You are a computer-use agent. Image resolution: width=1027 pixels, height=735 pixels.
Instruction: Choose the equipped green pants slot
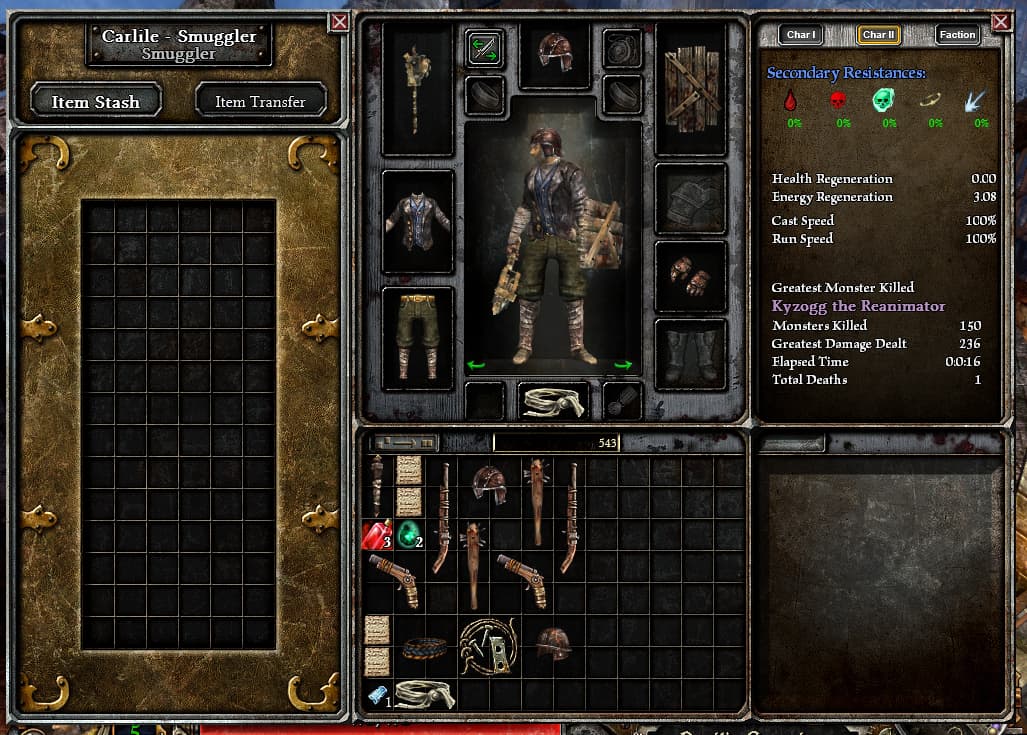(x=418, y=337)
